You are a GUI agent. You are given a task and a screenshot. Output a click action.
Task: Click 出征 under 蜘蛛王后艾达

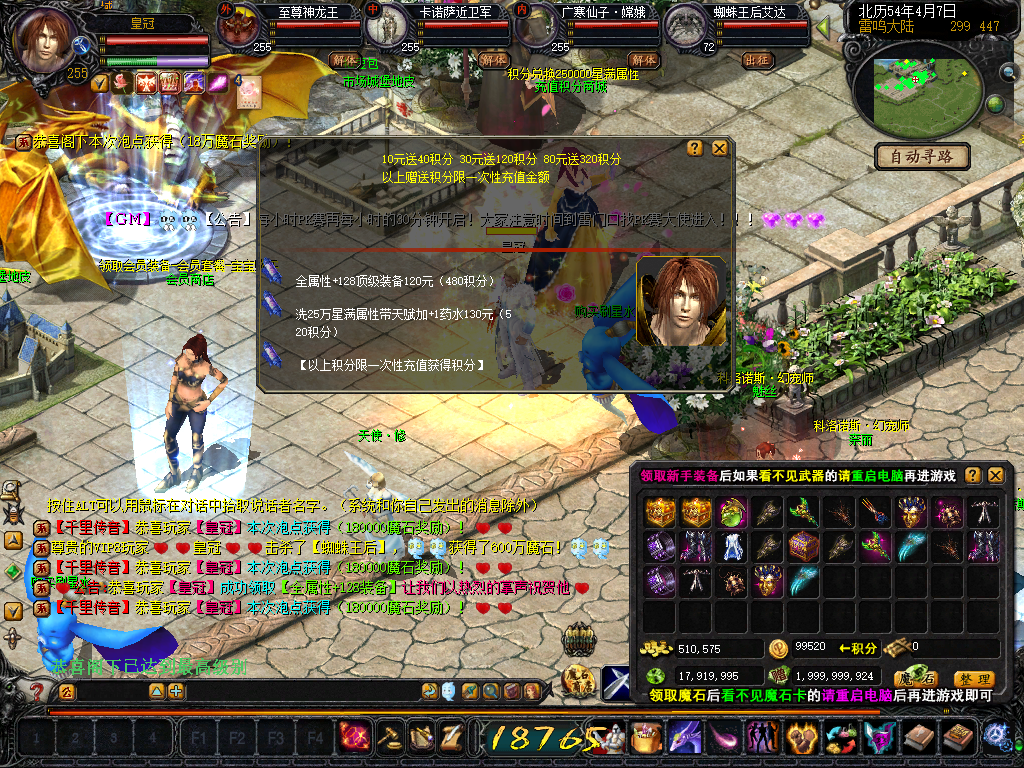pyautogui.click(x=758, y=60)
